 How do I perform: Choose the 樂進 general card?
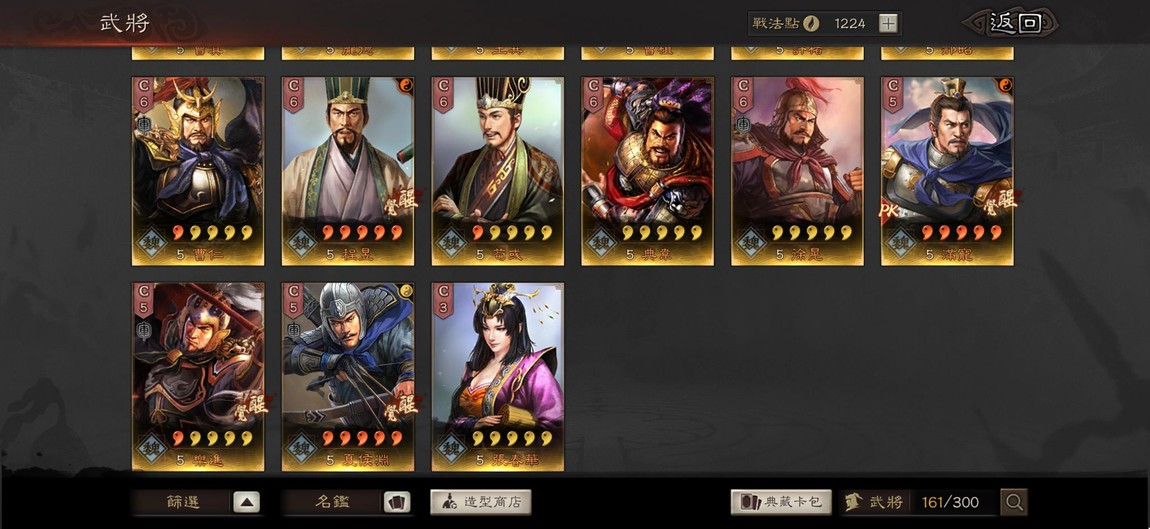198,376
